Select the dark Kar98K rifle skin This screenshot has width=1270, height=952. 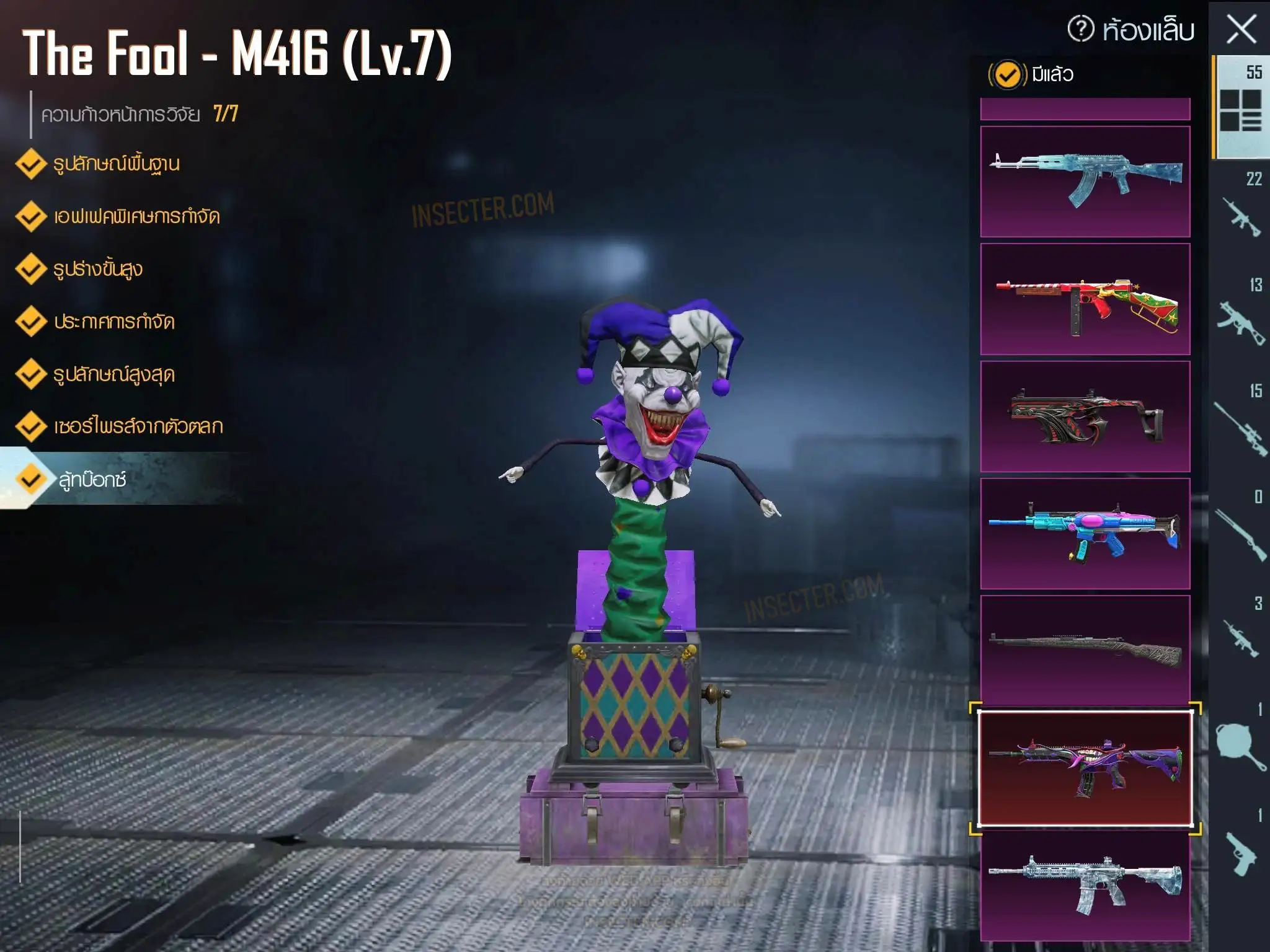(x=1085, y=650)
